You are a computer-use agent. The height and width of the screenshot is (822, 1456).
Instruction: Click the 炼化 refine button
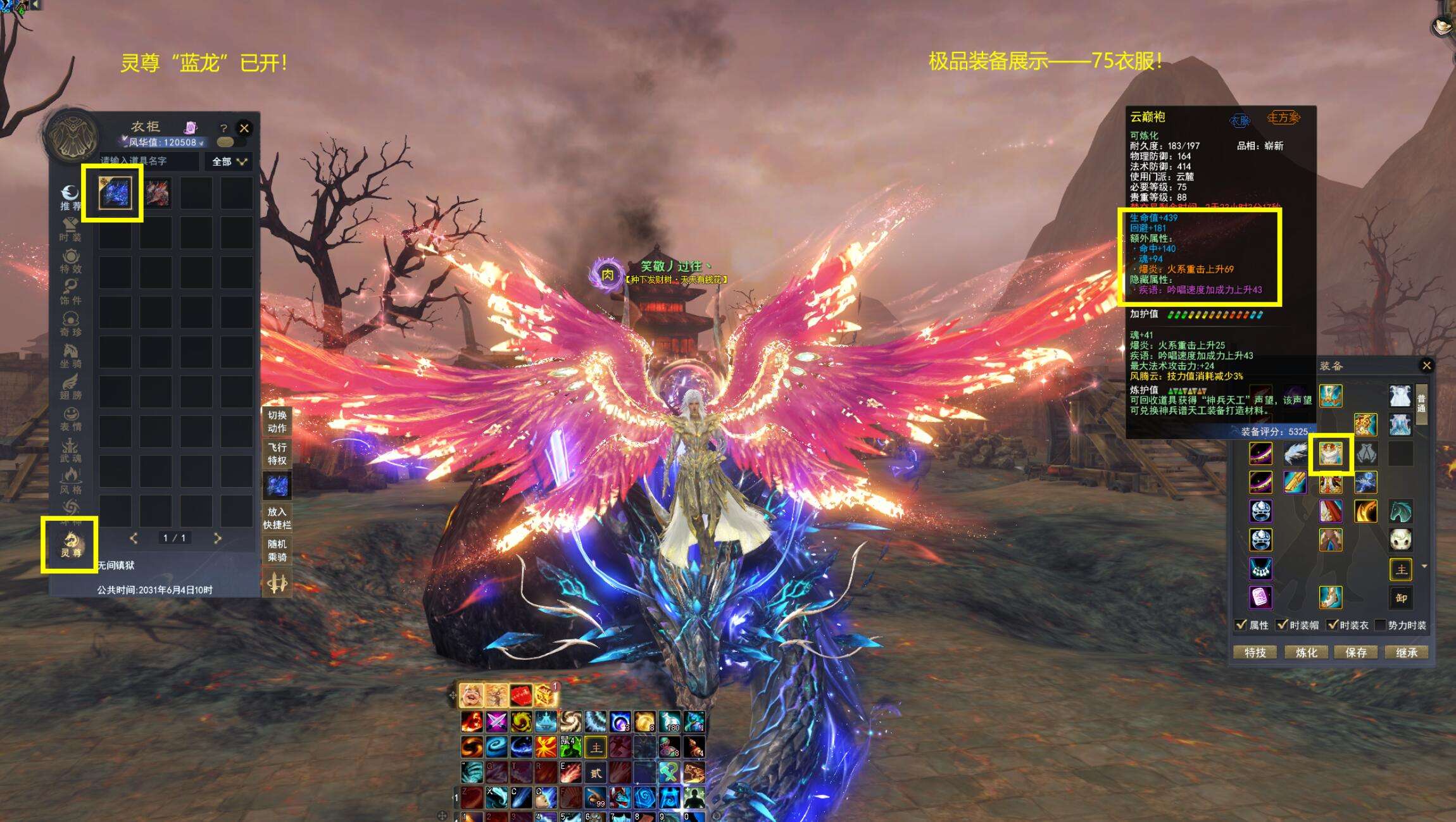pyautogui.click(x=1305, y=652)
